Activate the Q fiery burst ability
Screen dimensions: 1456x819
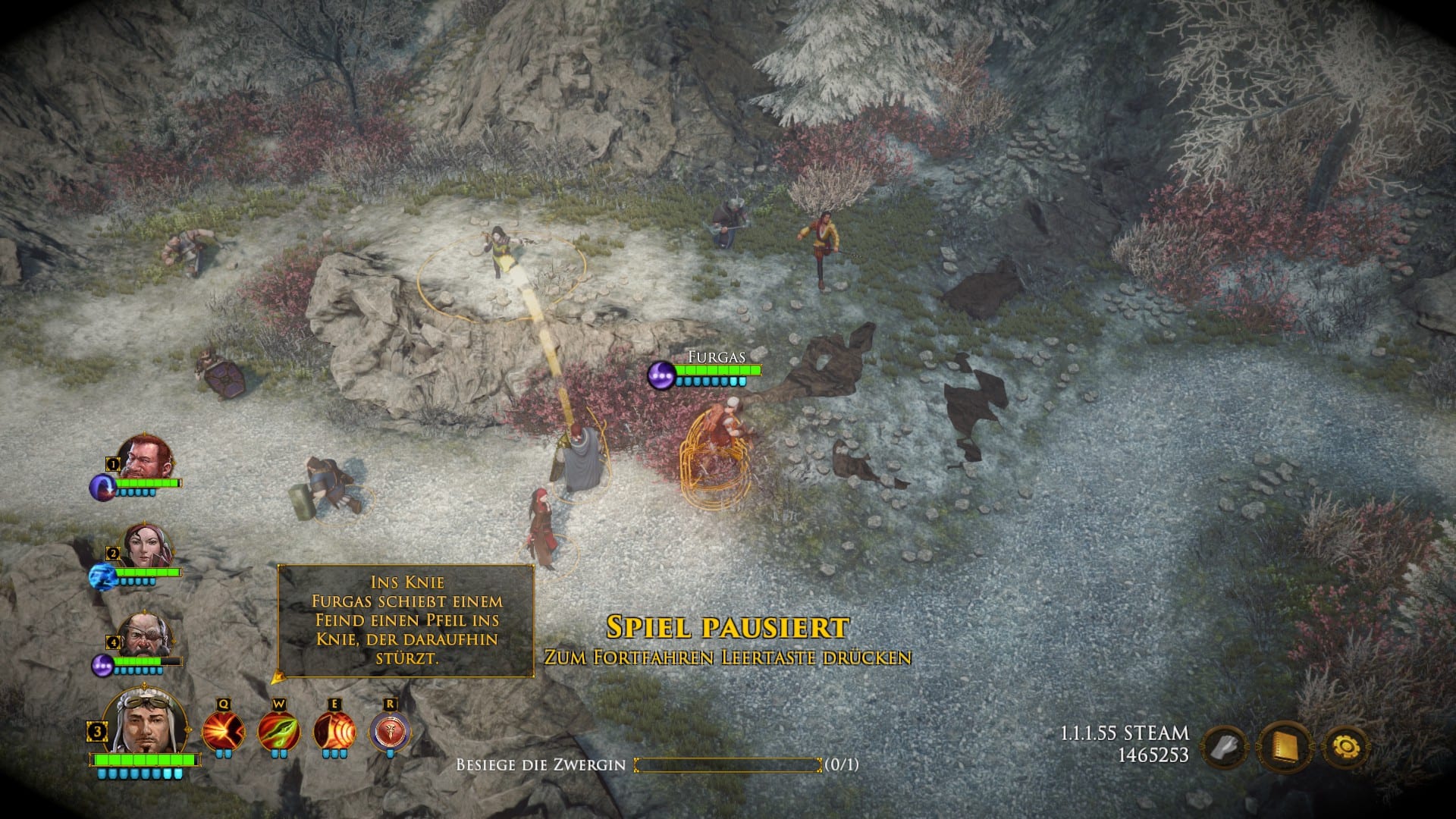223,733
